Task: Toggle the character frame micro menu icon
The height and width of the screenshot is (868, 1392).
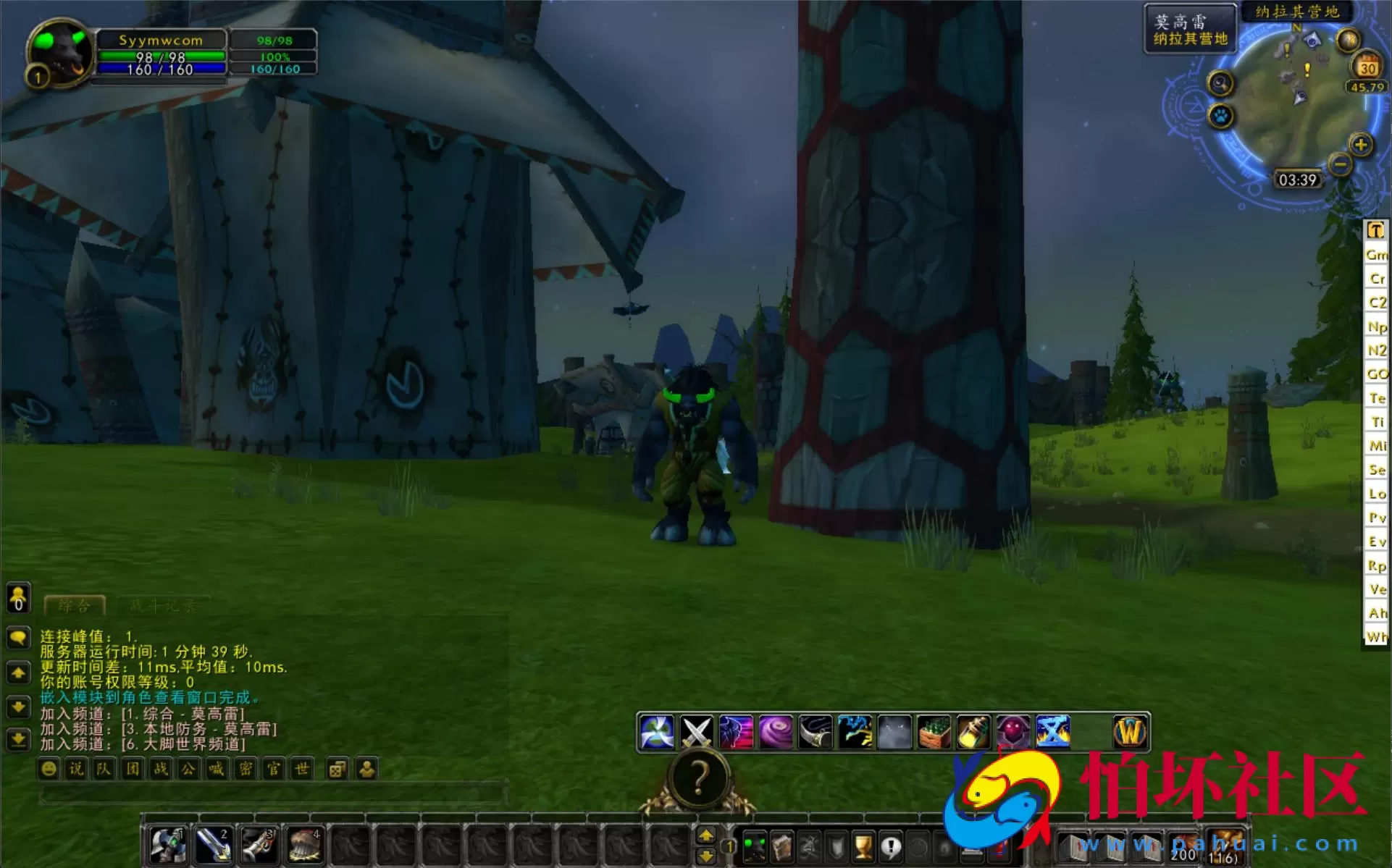Action: [x=755, y=847]
